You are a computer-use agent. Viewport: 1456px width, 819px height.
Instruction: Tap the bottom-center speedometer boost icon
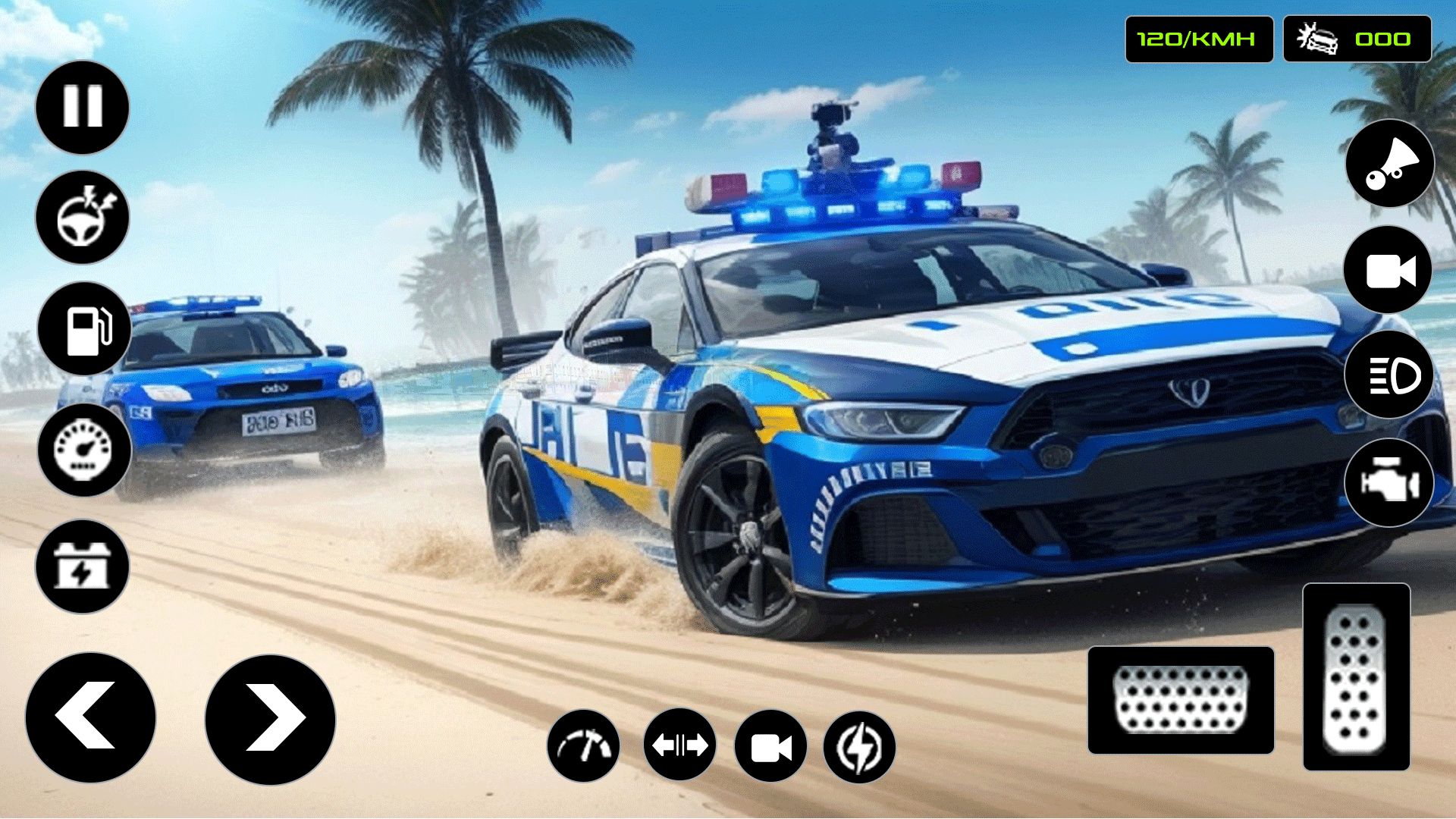pyautogui.click(x=585, y=745)
